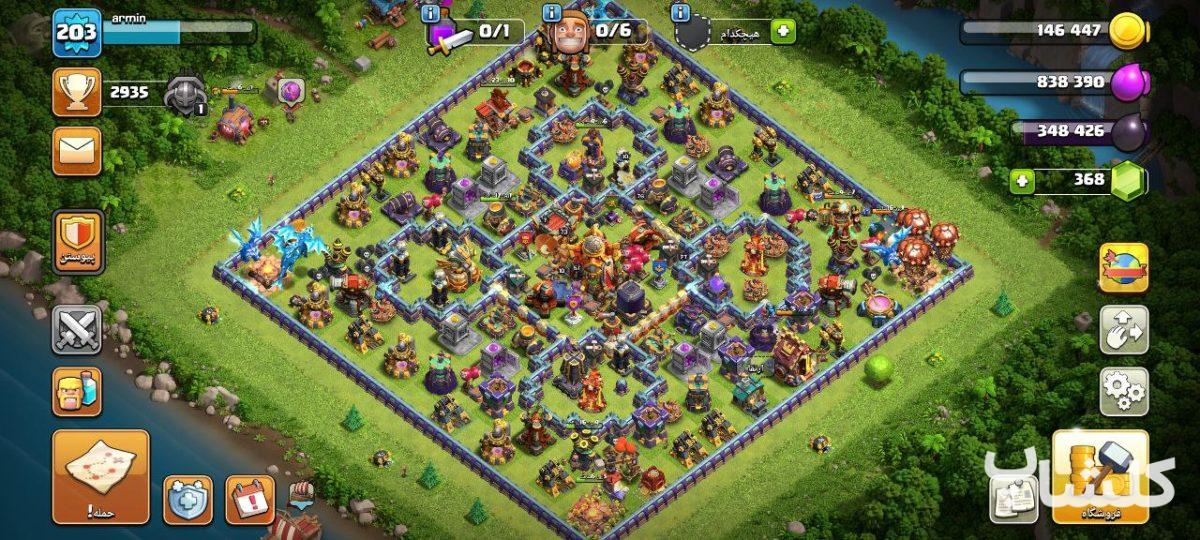
Task: Open the attack map button
Action: (100, 476)
